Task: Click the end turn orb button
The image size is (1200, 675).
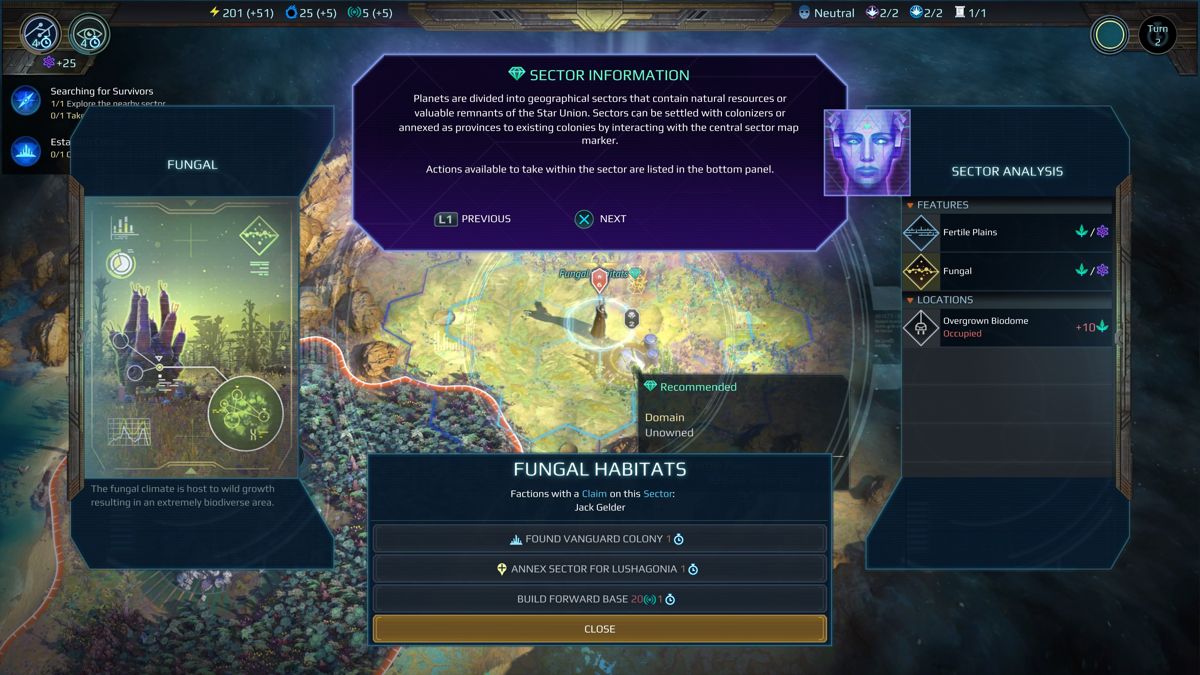Action: tap(1109, 36)
